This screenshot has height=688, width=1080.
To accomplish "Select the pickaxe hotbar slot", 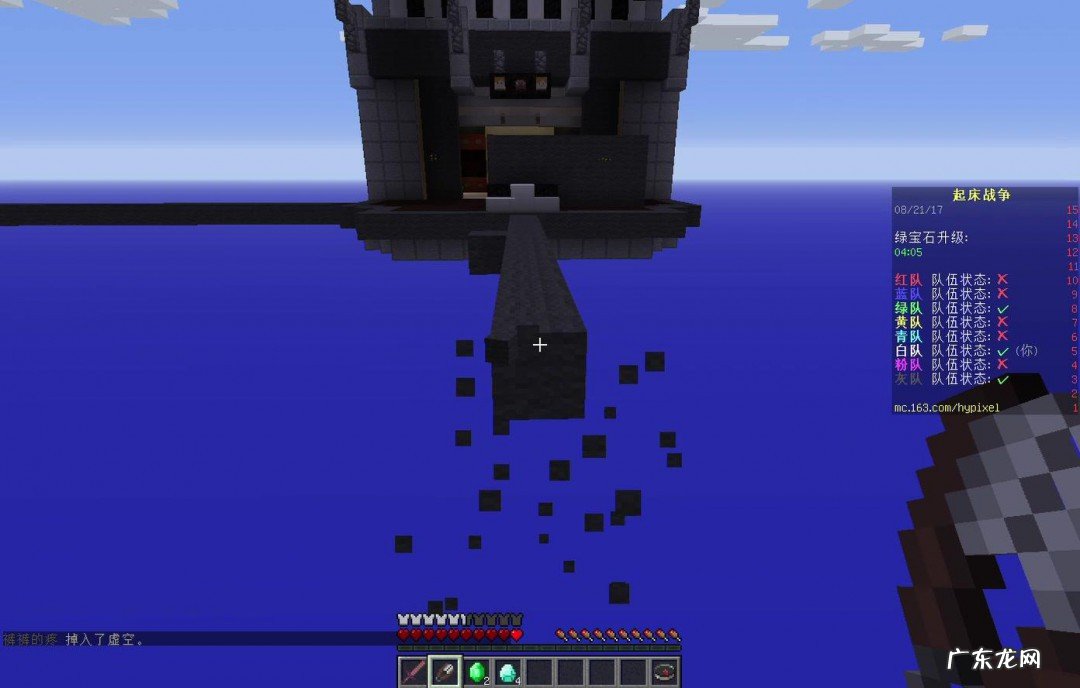I will 445,672.
